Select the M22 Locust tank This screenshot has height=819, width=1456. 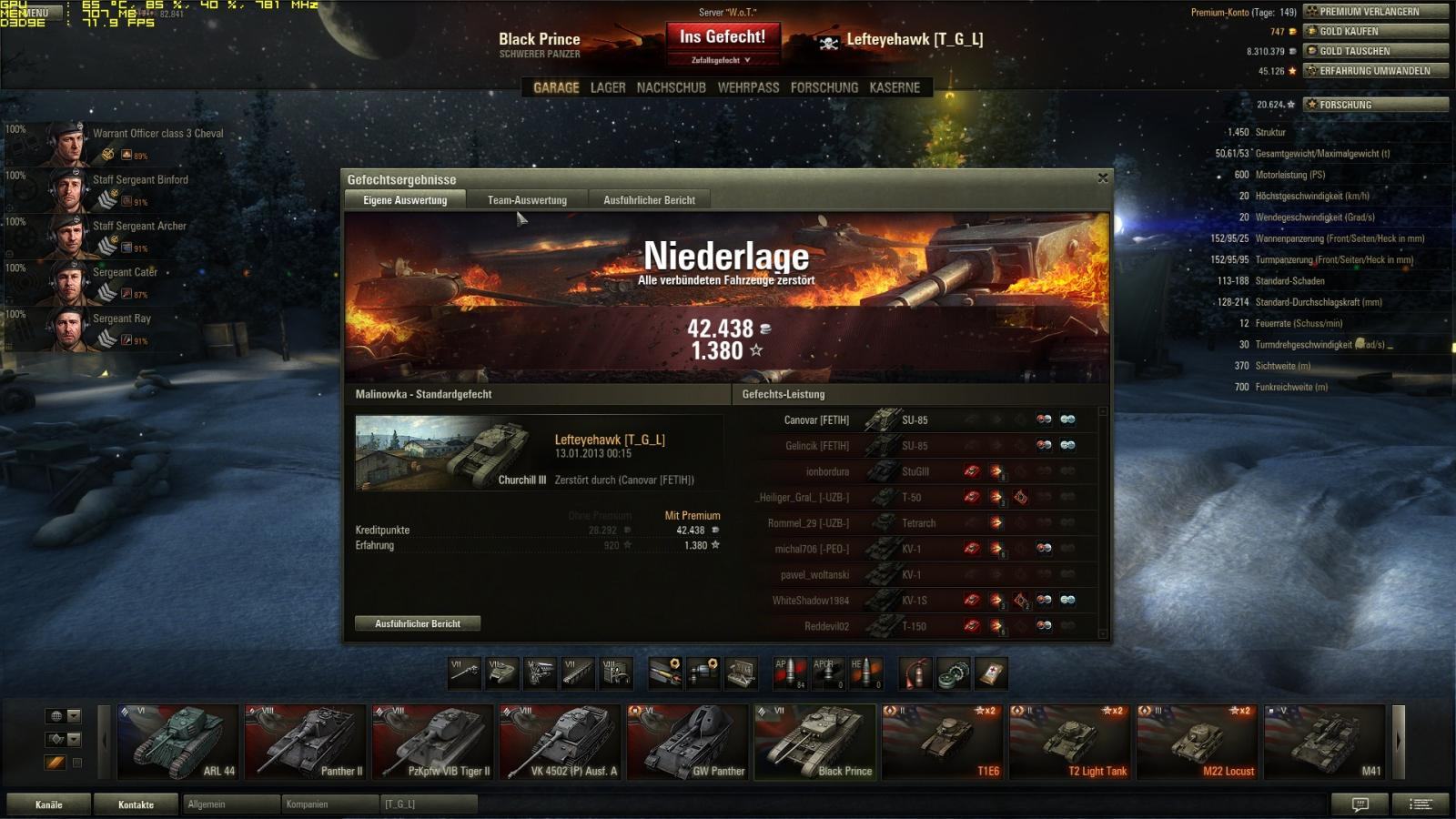coord(1197,743)
